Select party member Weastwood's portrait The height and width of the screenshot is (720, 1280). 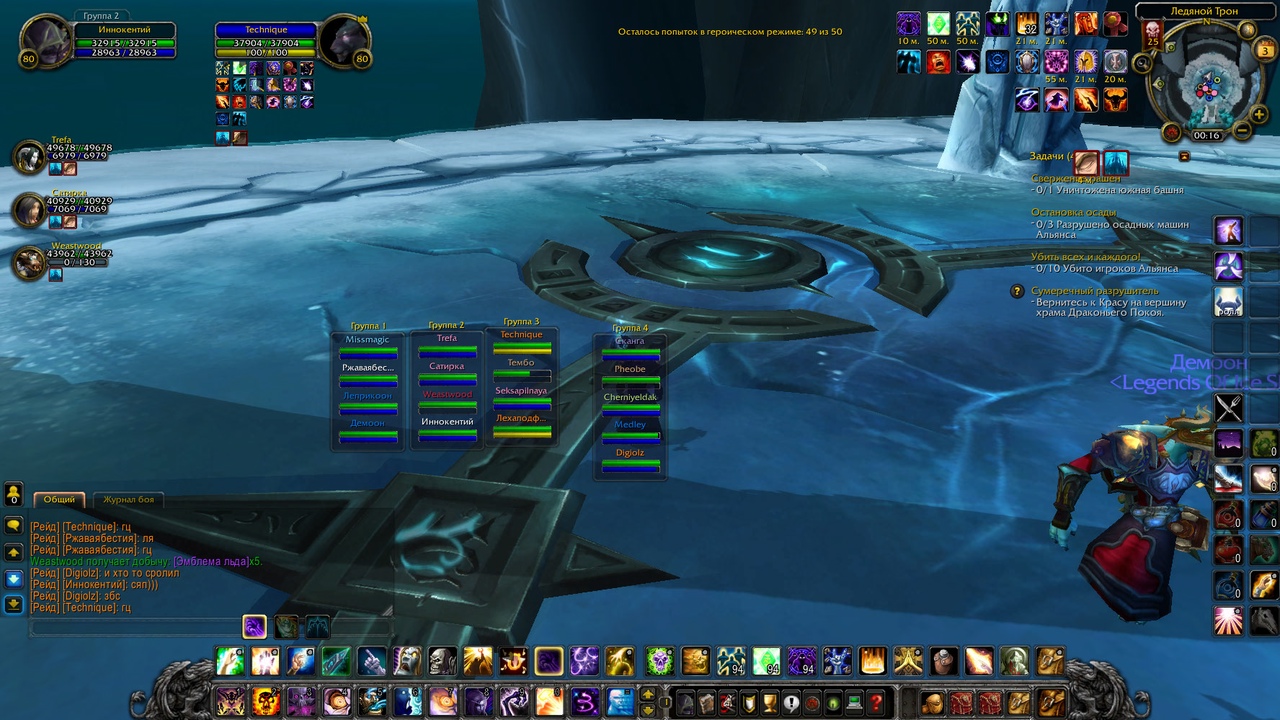point(29,263)
